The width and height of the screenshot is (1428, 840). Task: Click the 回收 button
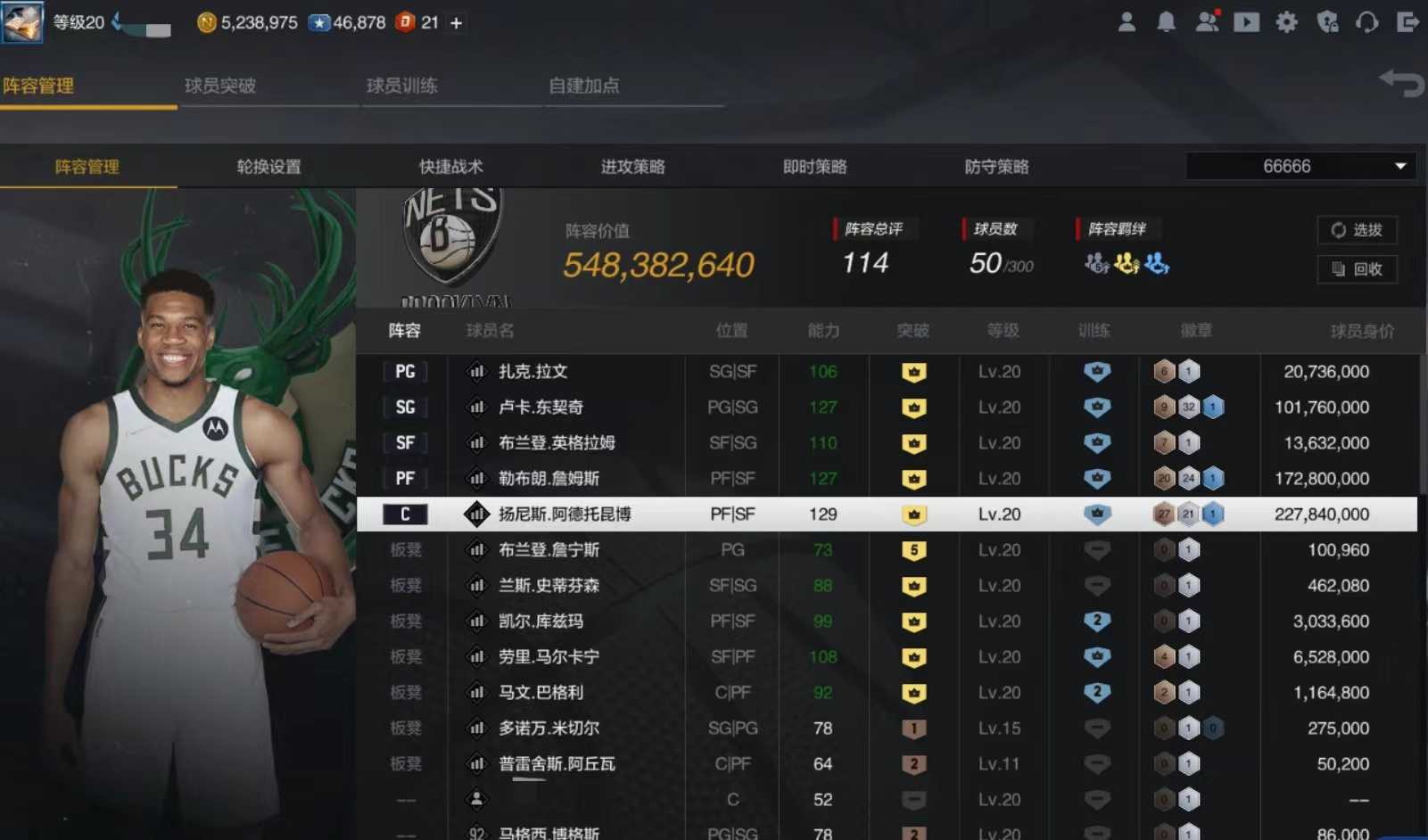point(1357,269)
